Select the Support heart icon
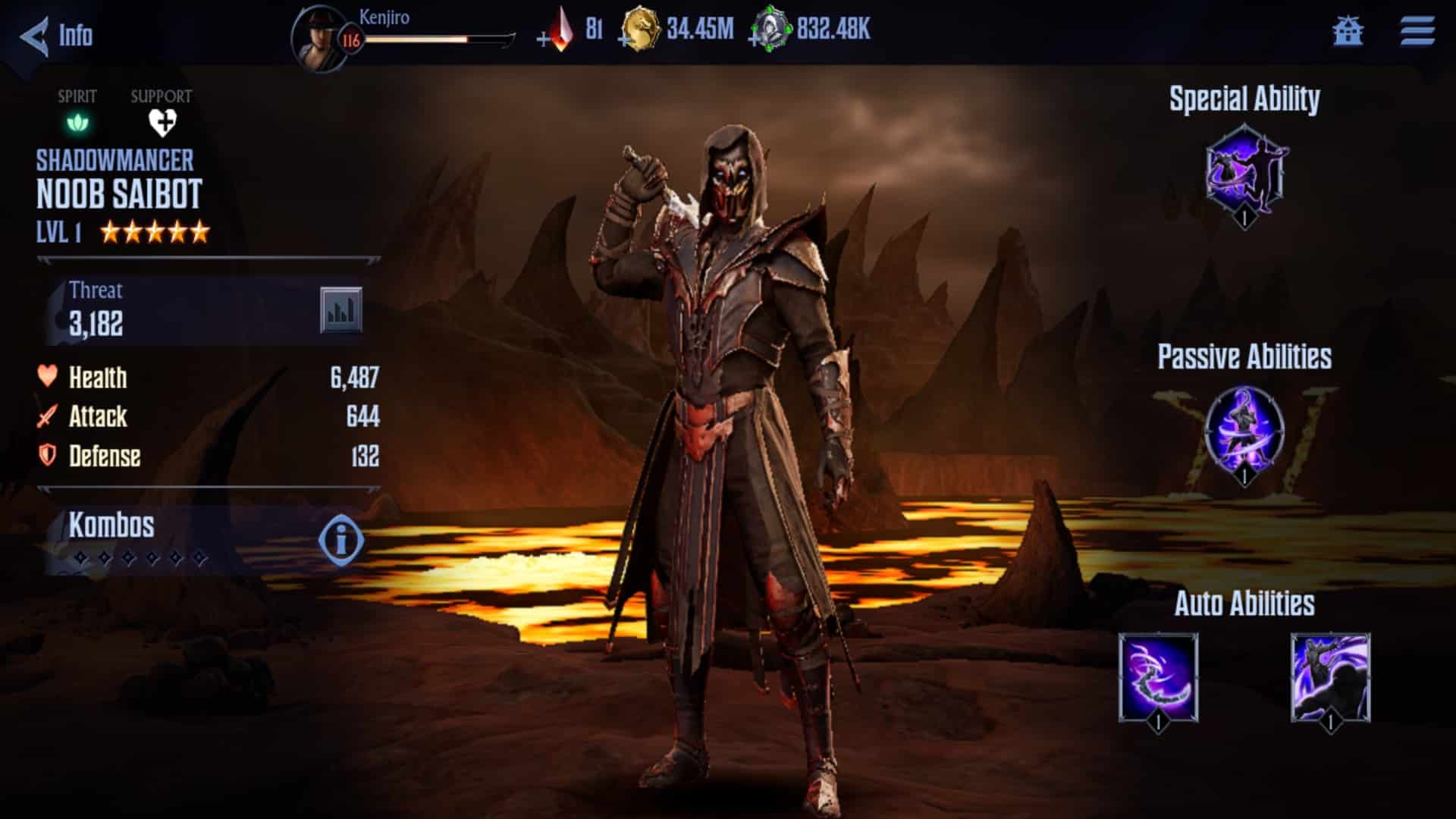This screenshot has height=819, width=1456. [x=162, y=122]
